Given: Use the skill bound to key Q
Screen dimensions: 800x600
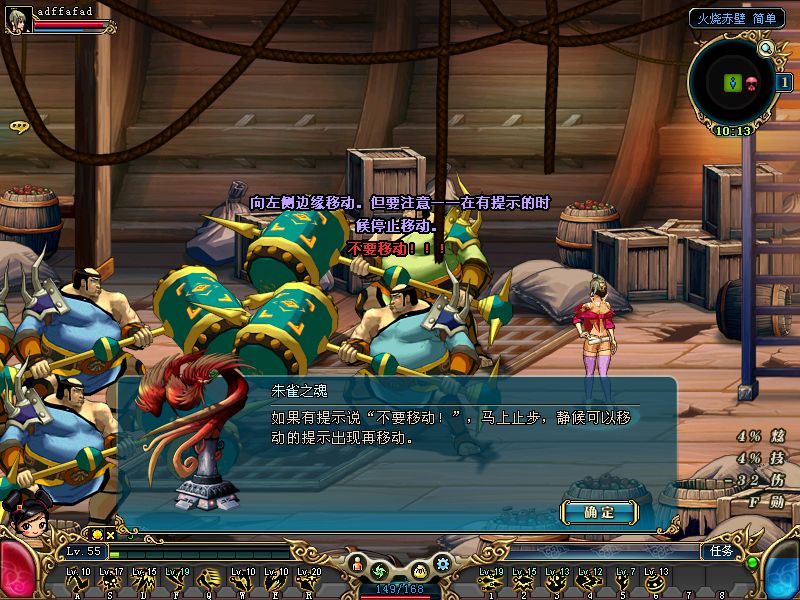Looking at the screenshot, I should coord(211,580).
